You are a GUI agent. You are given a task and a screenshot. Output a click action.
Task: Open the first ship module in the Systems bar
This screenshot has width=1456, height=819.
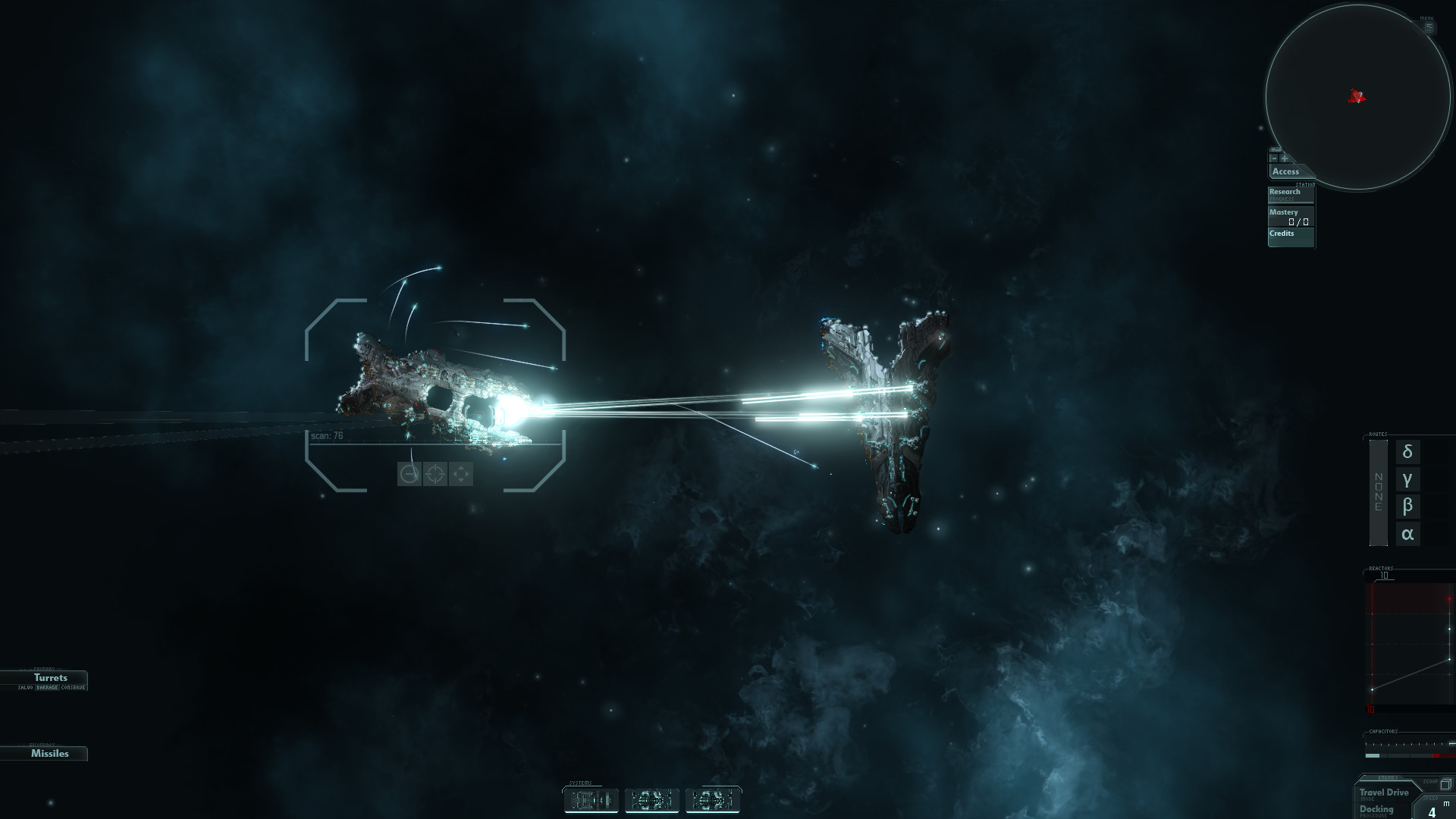pyautogui.click(x=591, y=801)
